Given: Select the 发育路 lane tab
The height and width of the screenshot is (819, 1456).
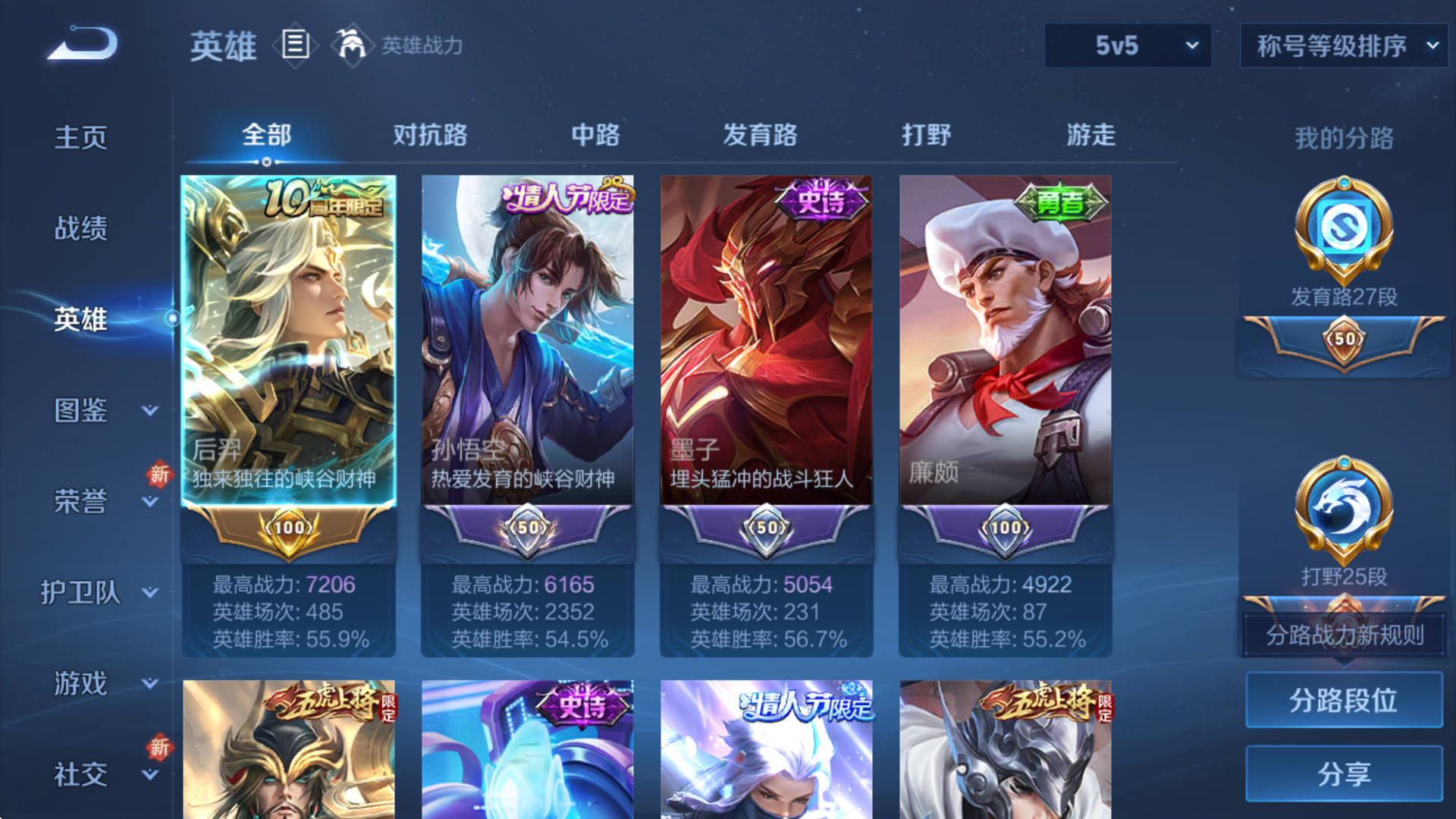Looking at the screenshot, I should (x=760, y=135).
